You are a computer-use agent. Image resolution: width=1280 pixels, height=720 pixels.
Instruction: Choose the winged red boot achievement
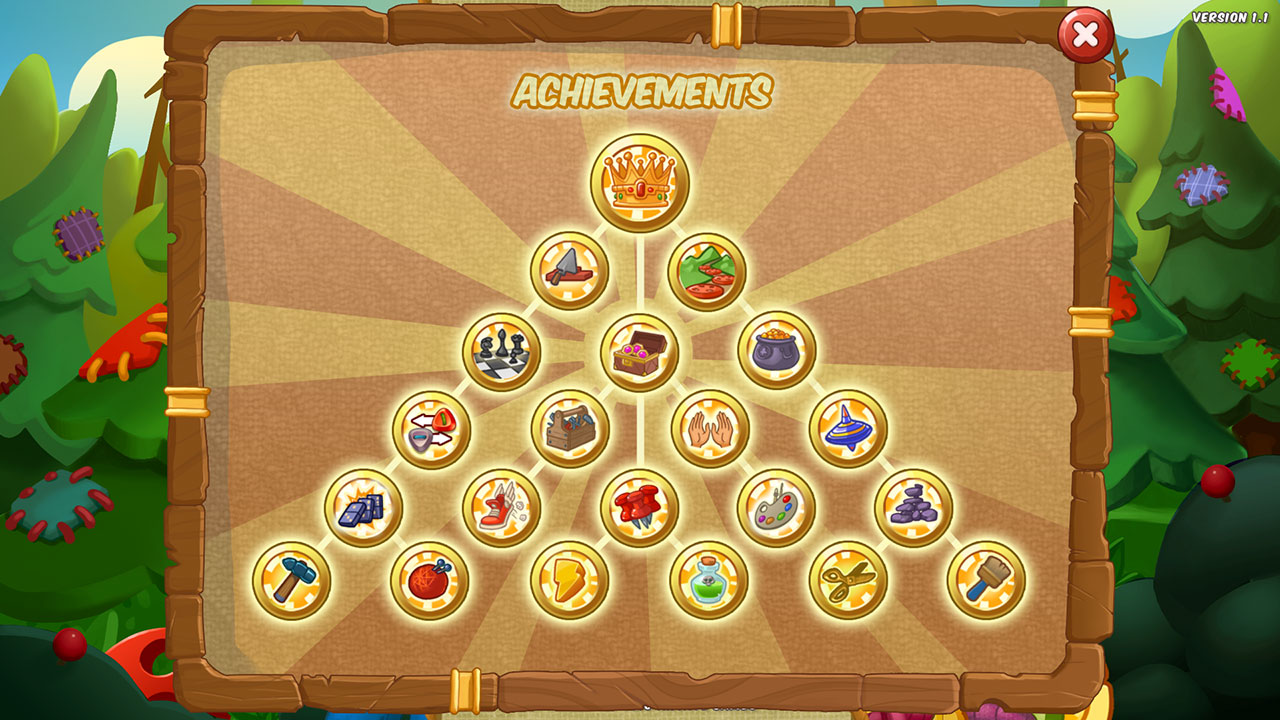[502, 508]
